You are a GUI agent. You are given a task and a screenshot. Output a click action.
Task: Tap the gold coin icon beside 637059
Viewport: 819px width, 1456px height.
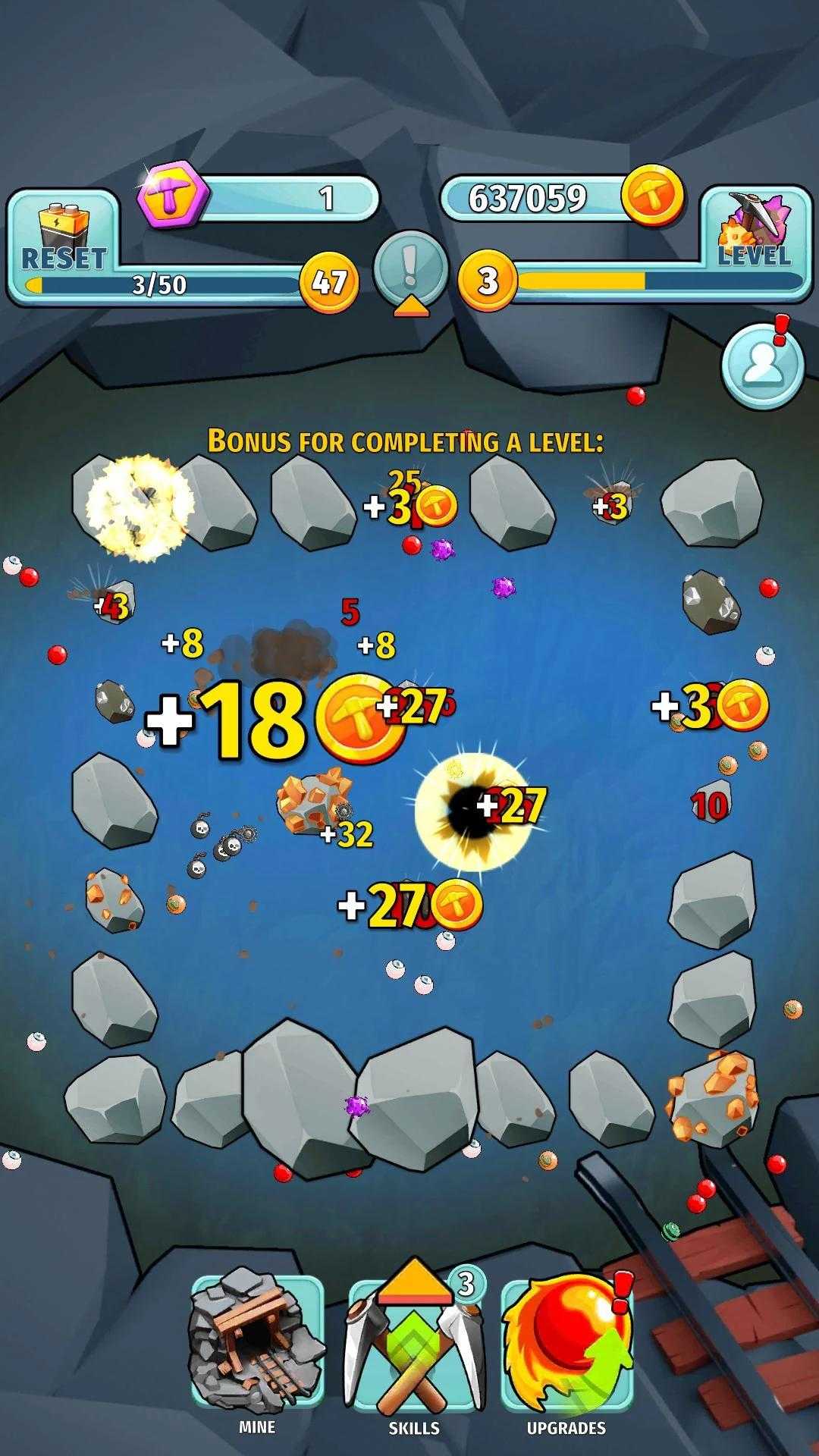[651, 197]
